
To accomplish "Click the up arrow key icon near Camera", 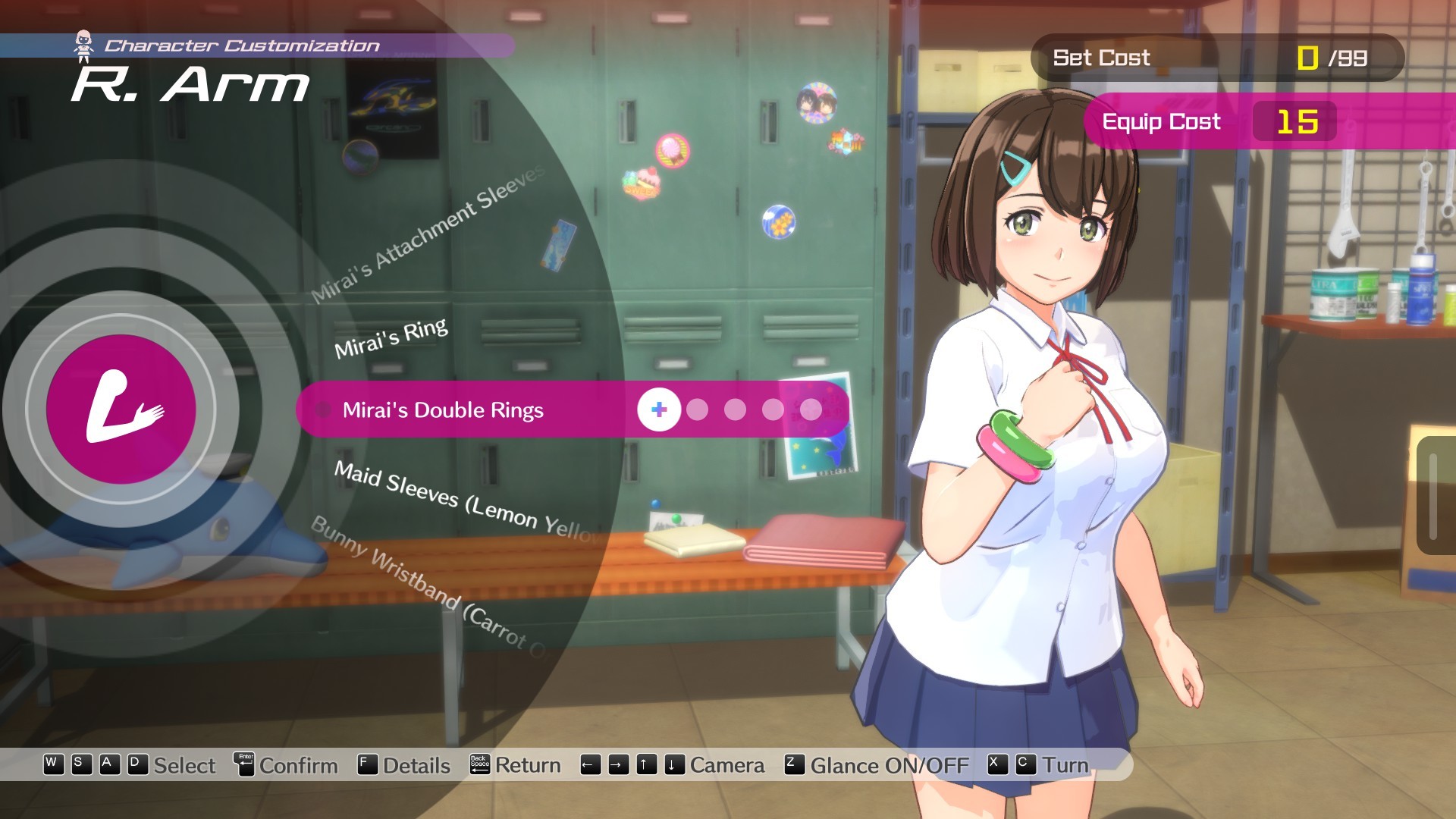I will tap(645, 764).
